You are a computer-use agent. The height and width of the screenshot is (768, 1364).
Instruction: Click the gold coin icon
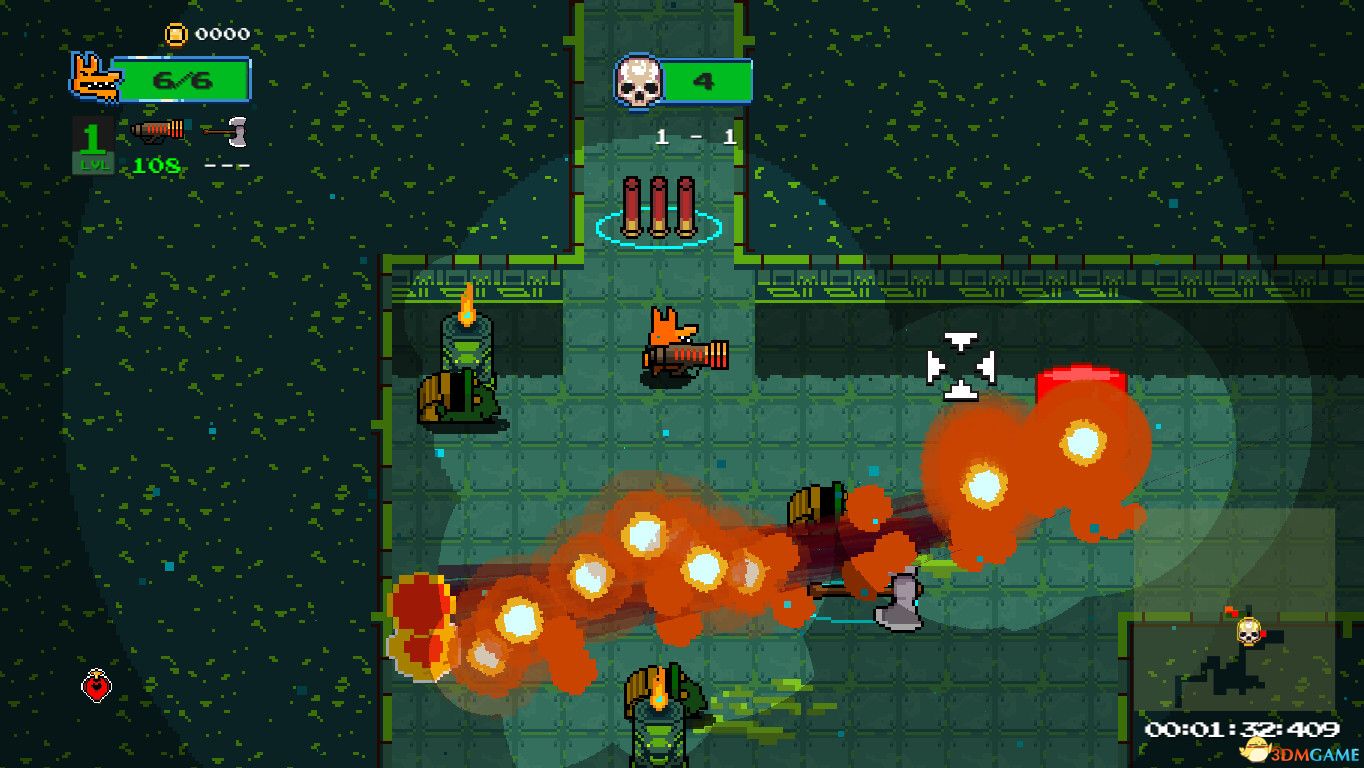(176, 34)
